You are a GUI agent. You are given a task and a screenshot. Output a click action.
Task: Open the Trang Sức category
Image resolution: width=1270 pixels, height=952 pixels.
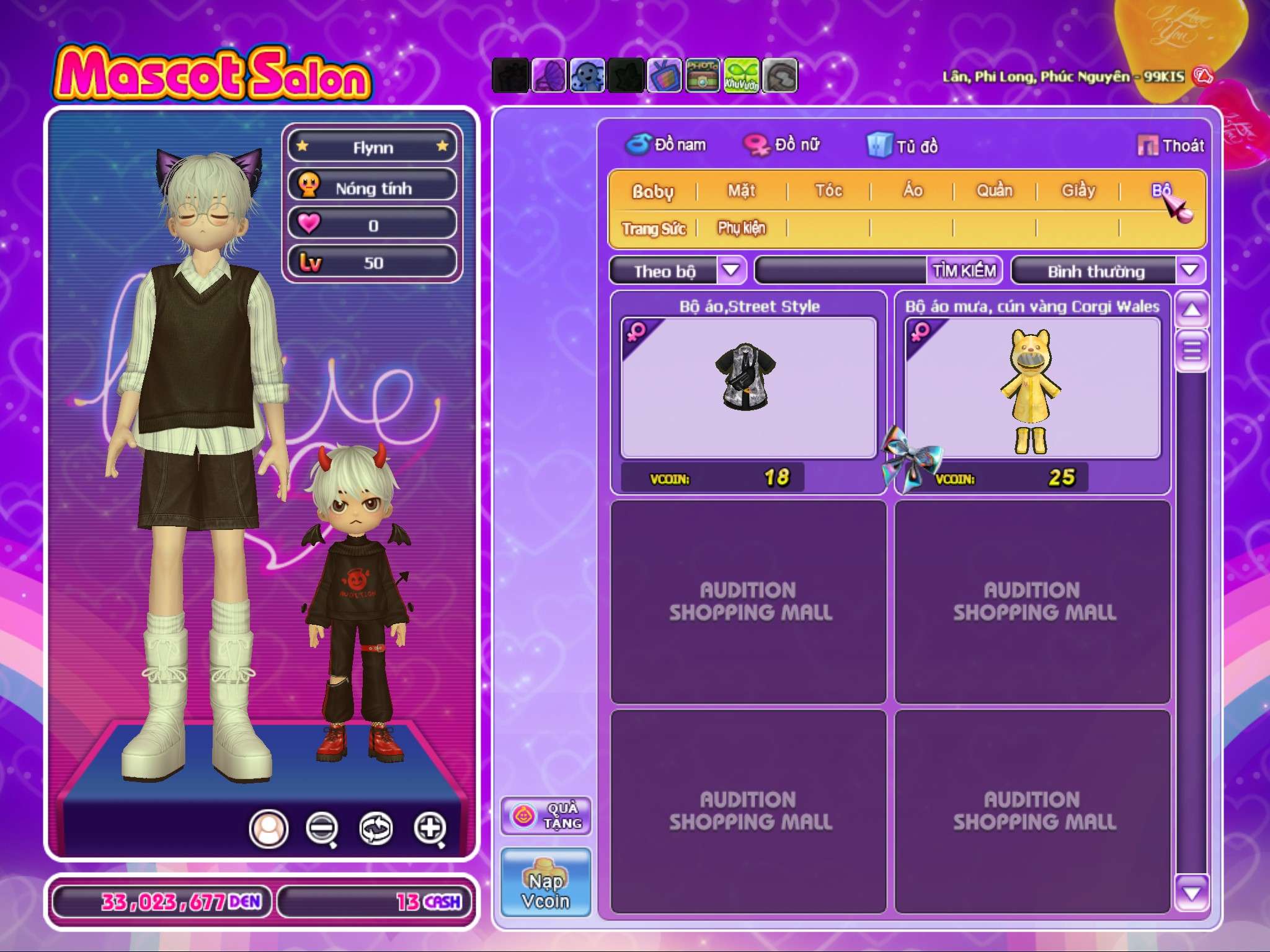[654, 229]
